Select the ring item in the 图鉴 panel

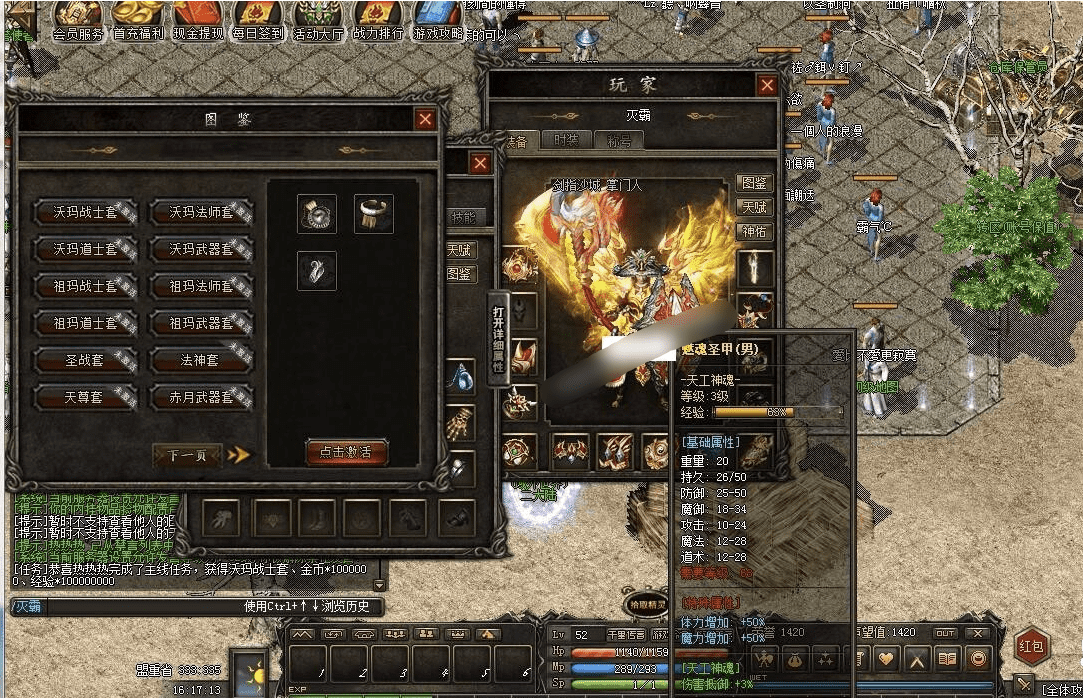coord(374,213)
